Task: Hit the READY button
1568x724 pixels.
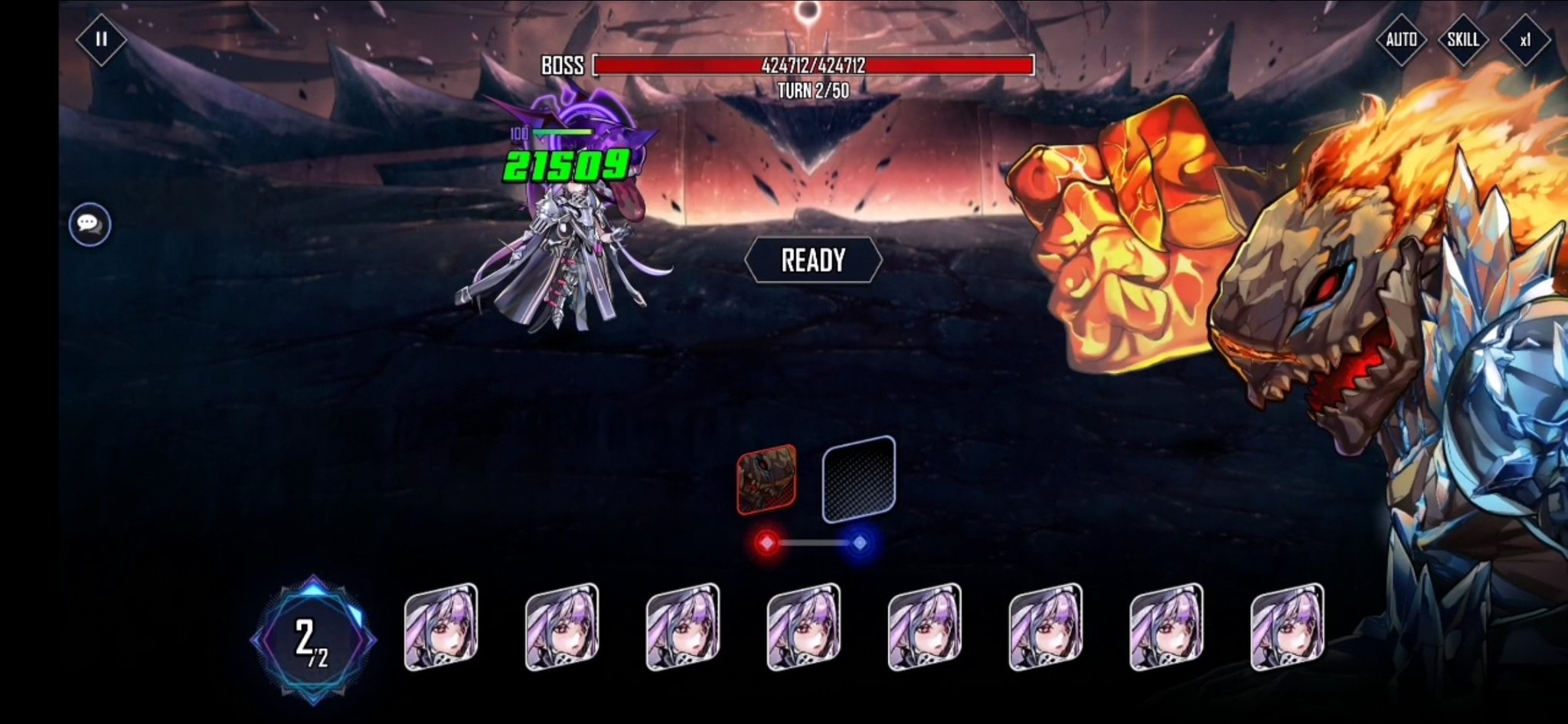Action: (813, 260)
